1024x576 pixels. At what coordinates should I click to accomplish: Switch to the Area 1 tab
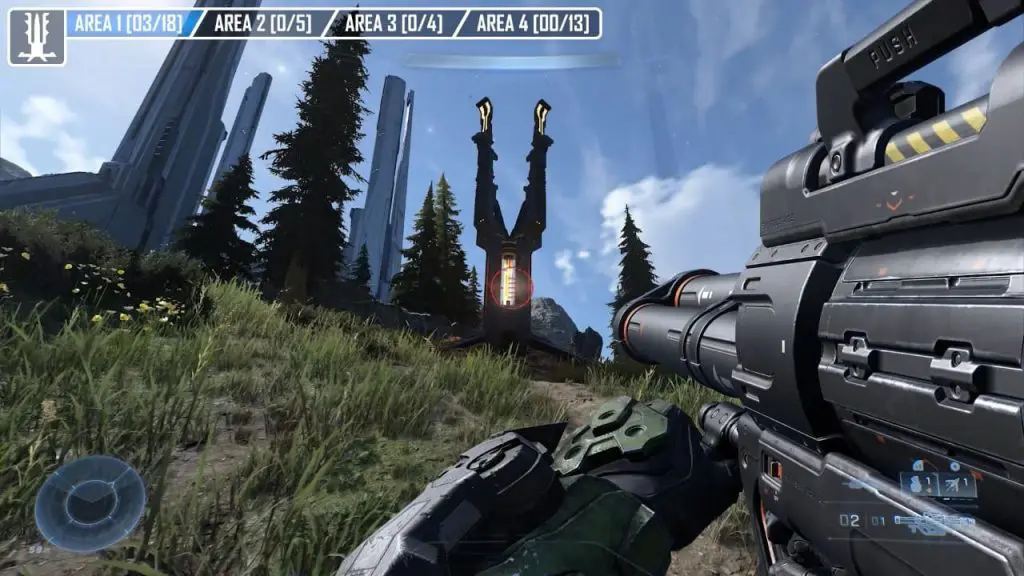point(128,23)
